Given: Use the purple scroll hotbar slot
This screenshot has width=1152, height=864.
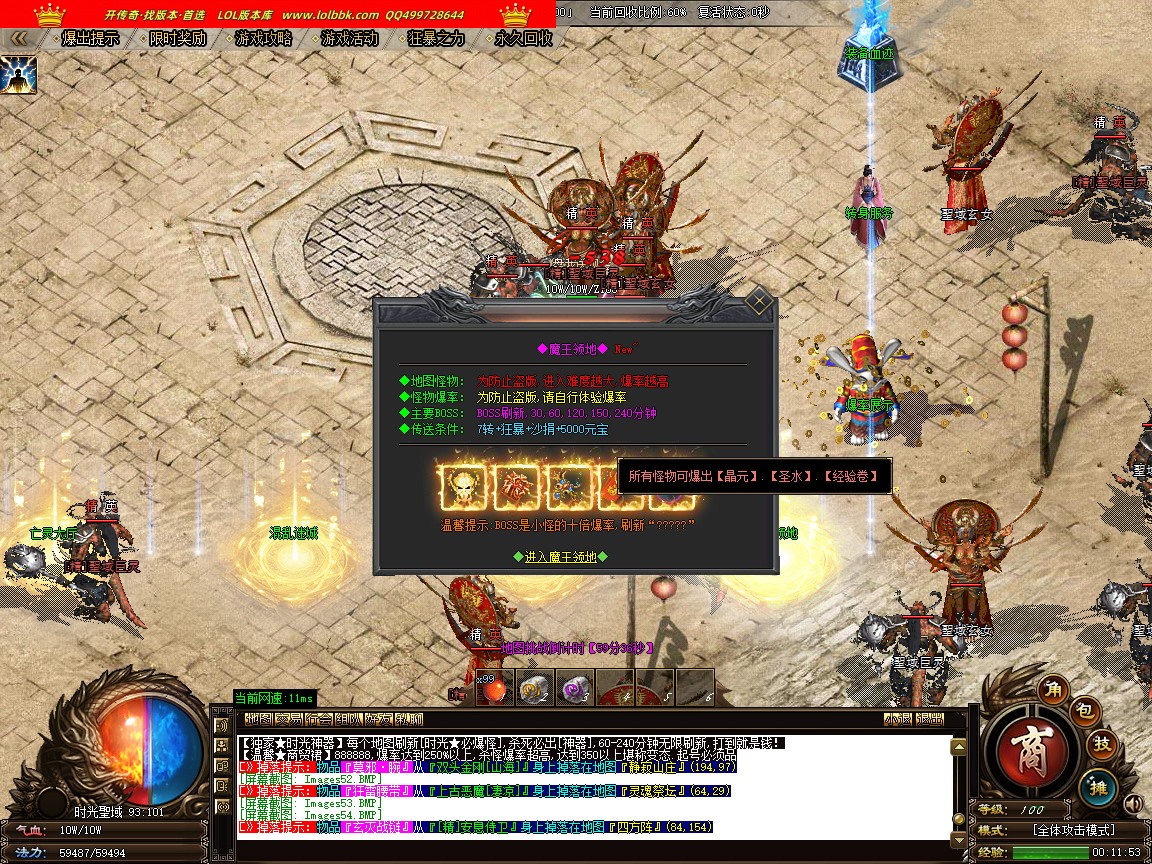Looking at the screenshot, I should click(574, 687).
